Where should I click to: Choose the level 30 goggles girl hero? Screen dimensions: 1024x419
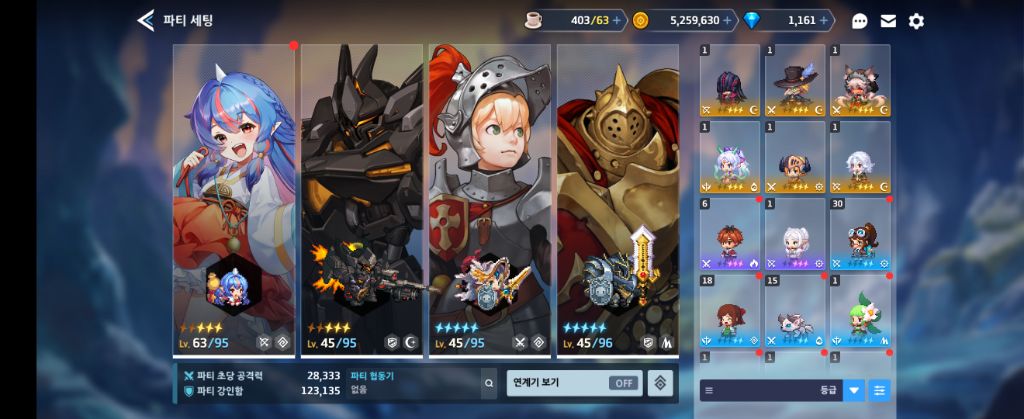pos(860,234)
